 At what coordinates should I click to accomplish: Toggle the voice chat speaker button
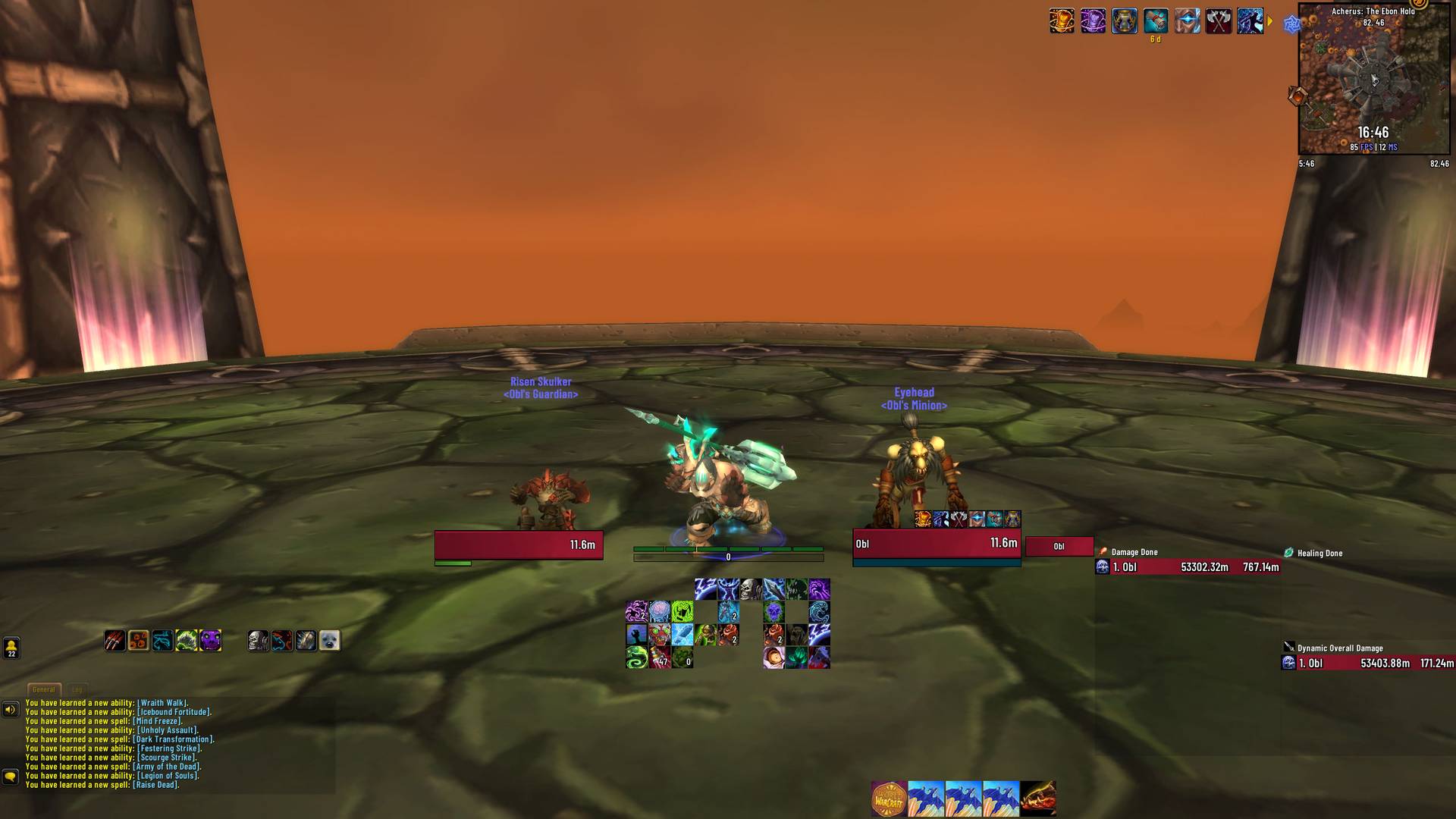pos(10,710)
